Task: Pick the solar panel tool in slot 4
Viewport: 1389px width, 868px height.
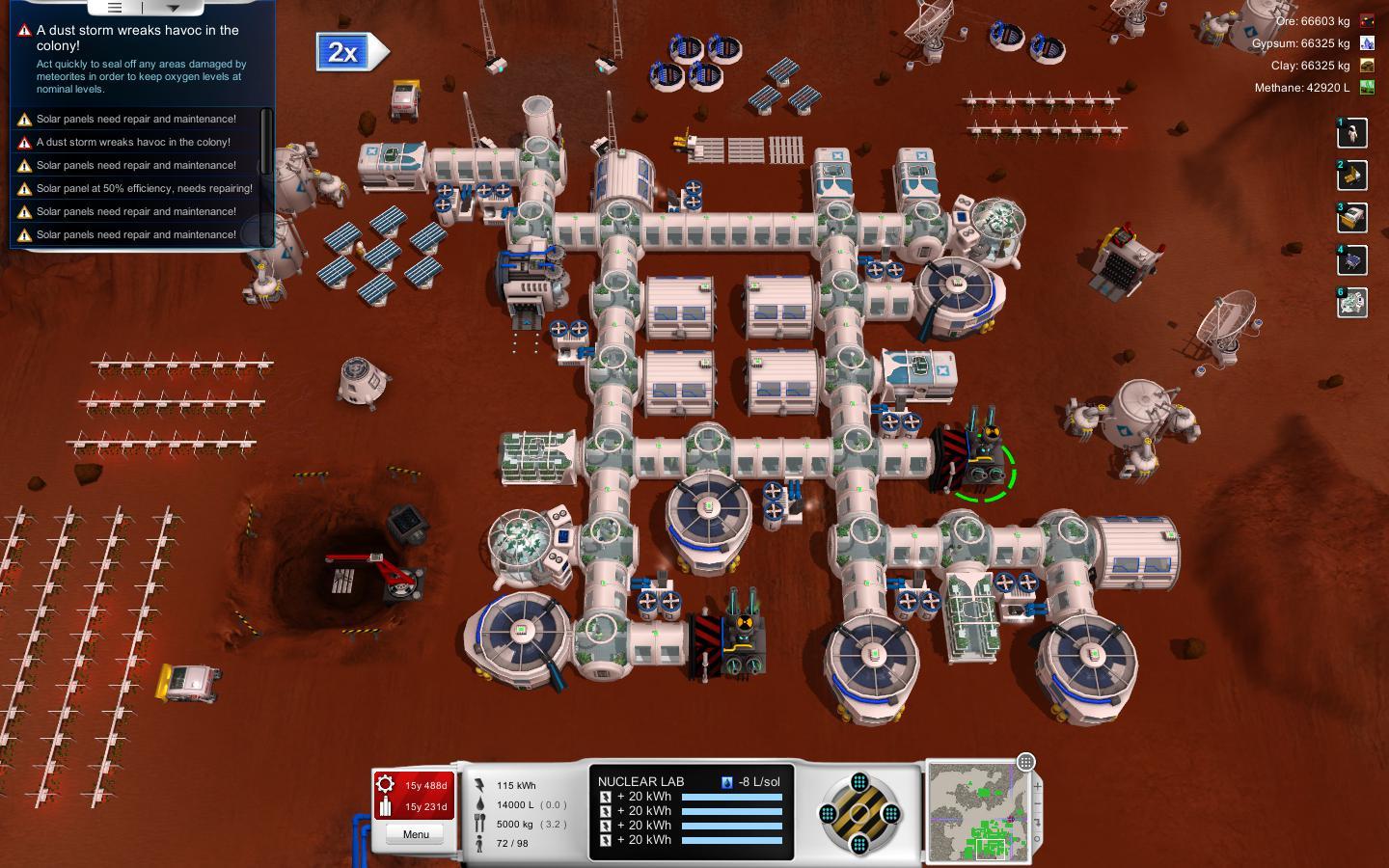Action: (x=1351, y=260)
